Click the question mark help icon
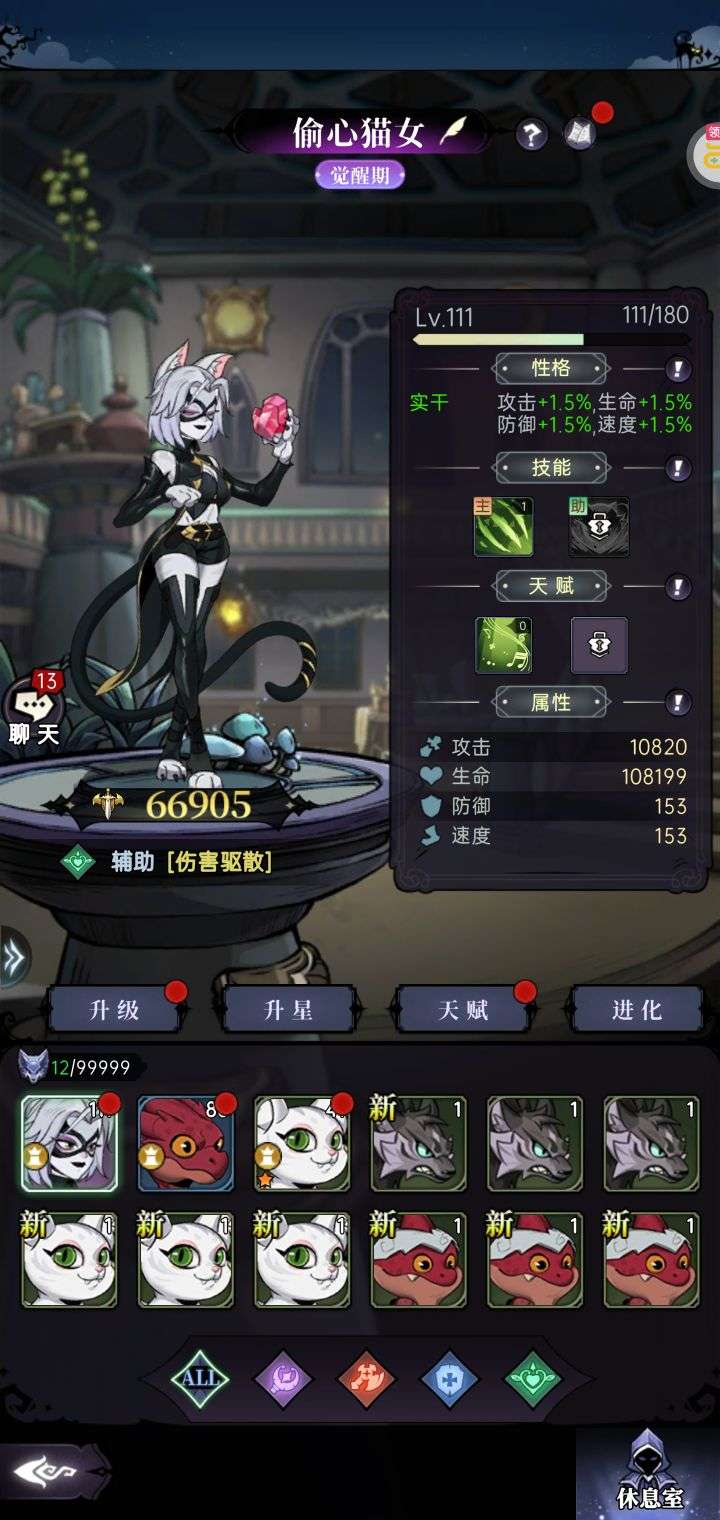This screenshot has width=720, height=1520. click(x=531, y=135)
